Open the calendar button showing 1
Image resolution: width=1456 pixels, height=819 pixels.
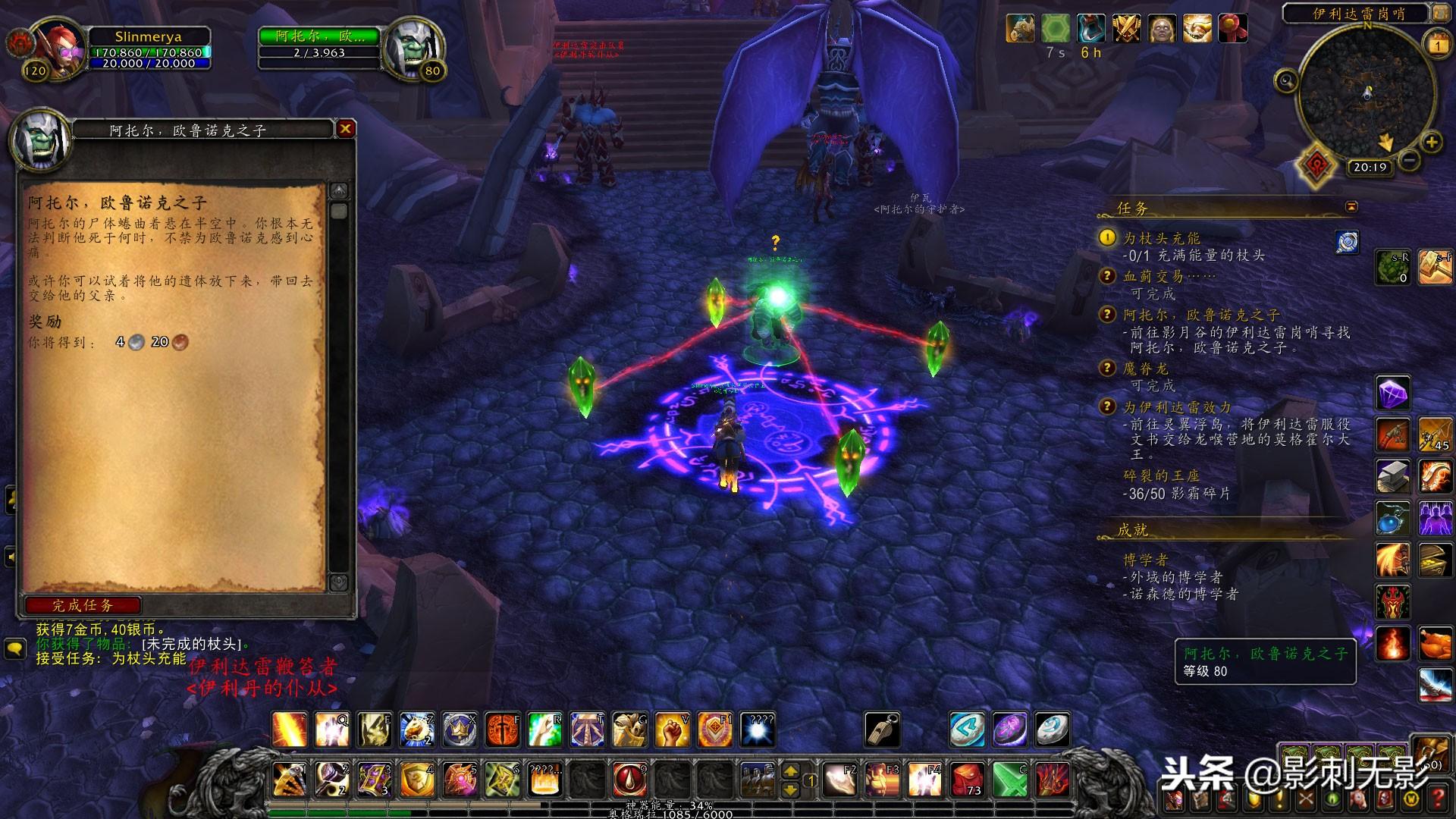pos(1437,45)
